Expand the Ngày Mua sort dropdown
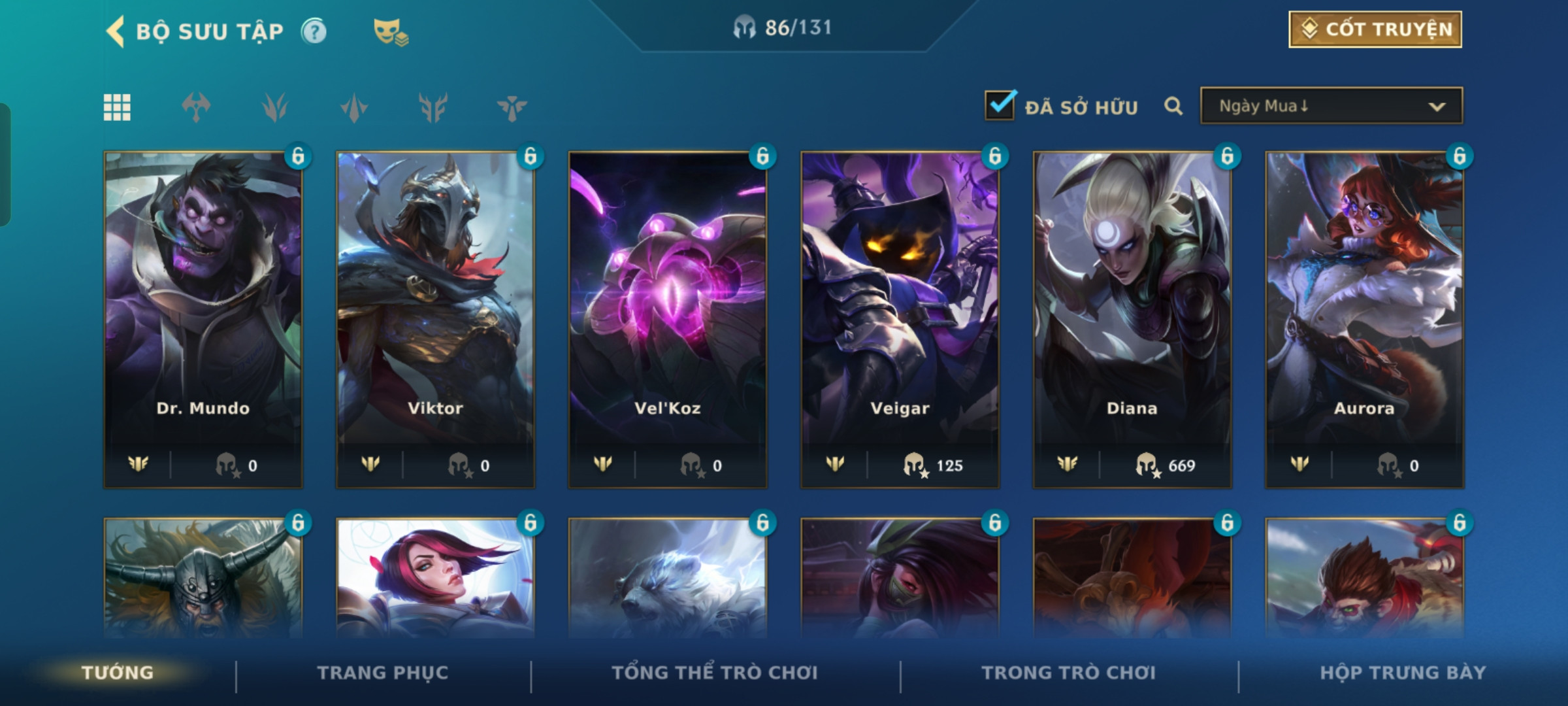 pos(1331,106)
